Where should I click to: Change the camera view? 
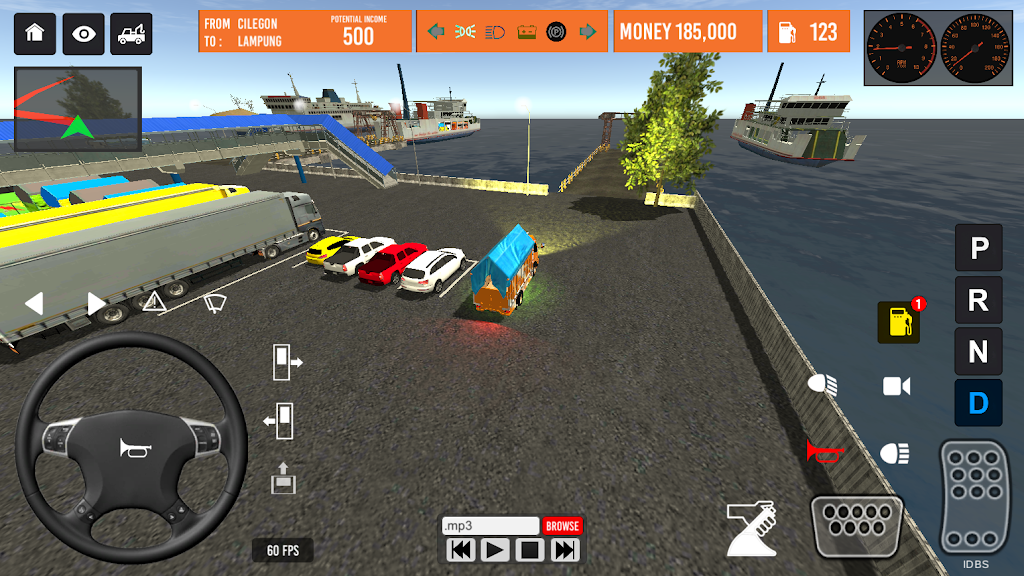897,386
